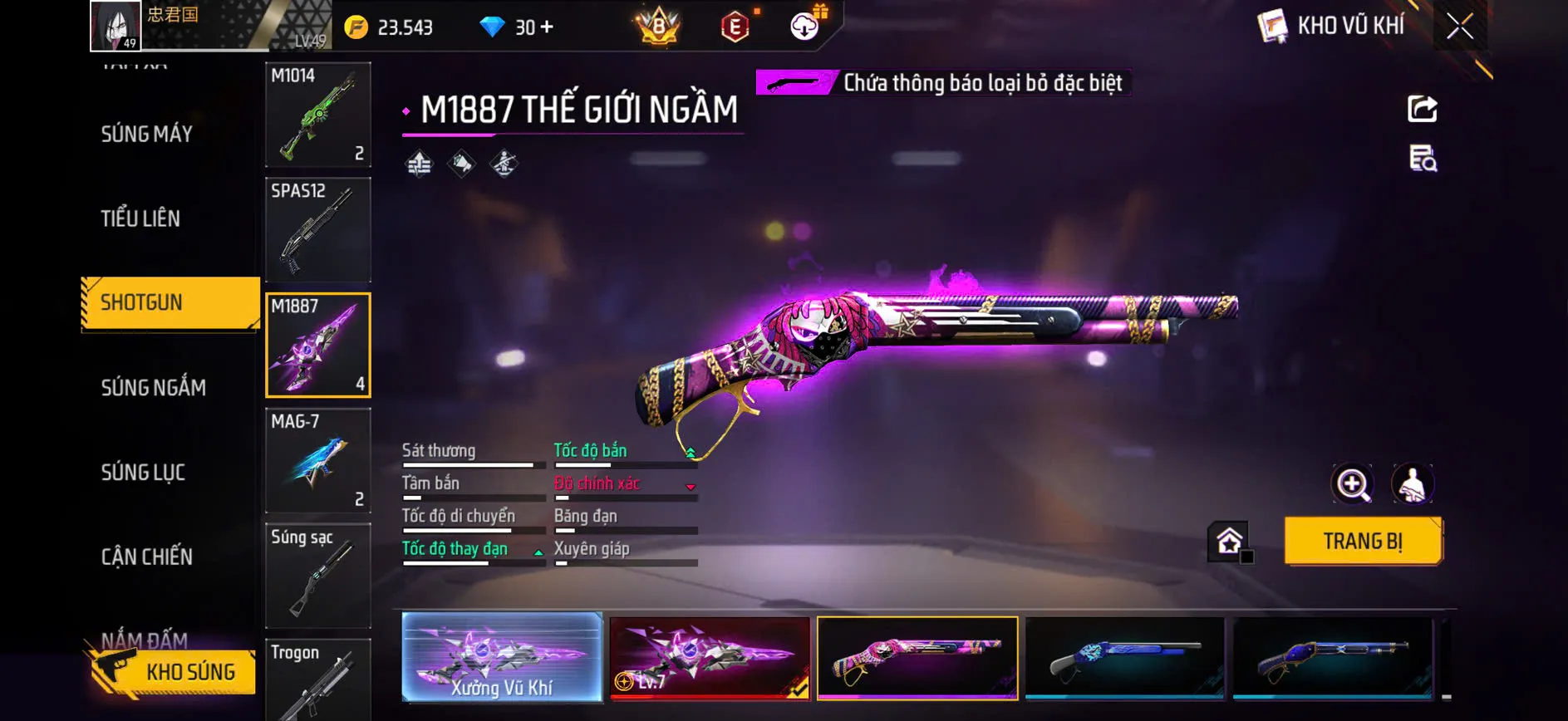Open the character preview button
The image size is (1568, 721).
click(x=1412, y=484)
